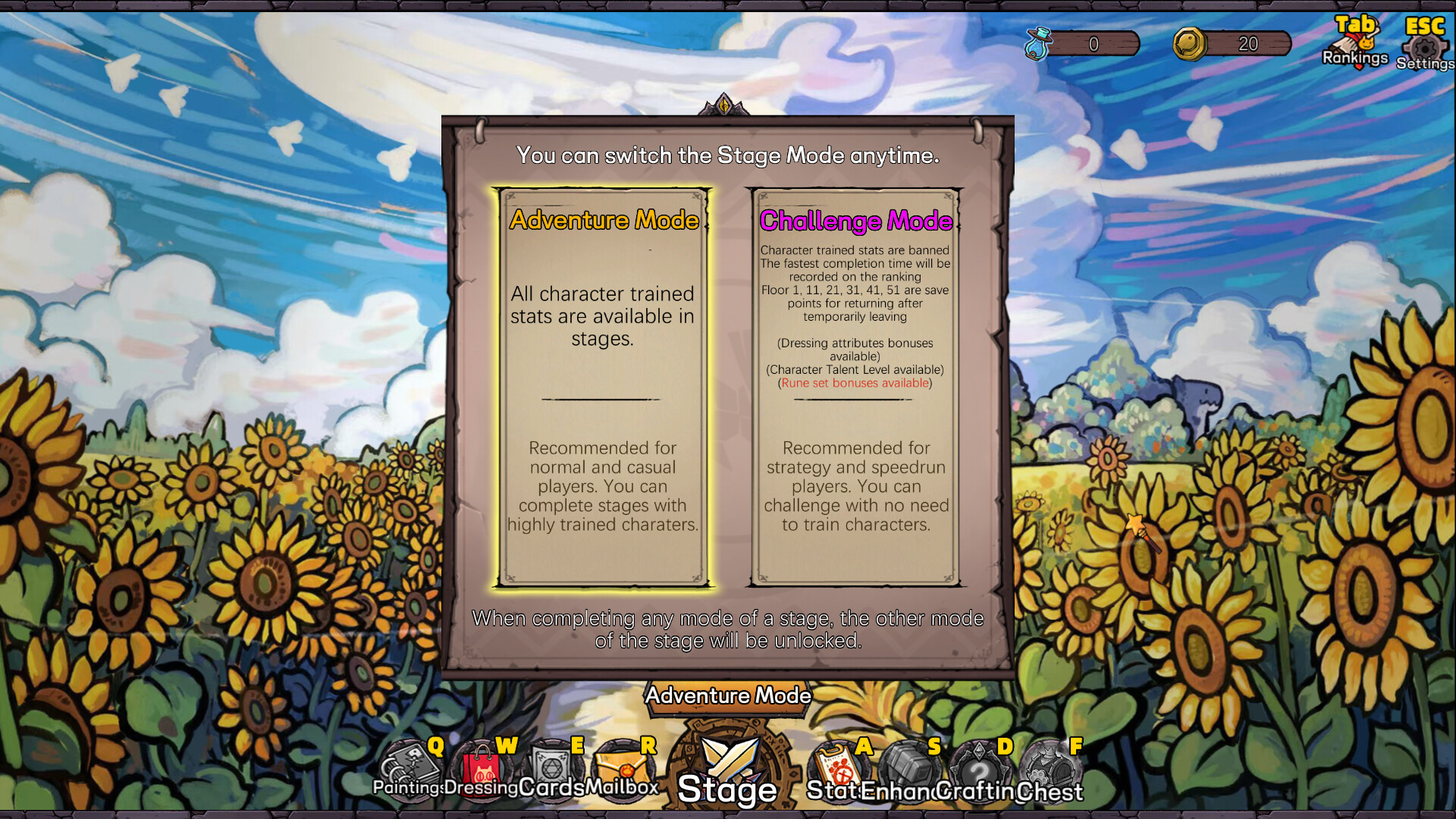Click the red Rune set bonuses text
Screen dimensions: 1456x819
855,383
